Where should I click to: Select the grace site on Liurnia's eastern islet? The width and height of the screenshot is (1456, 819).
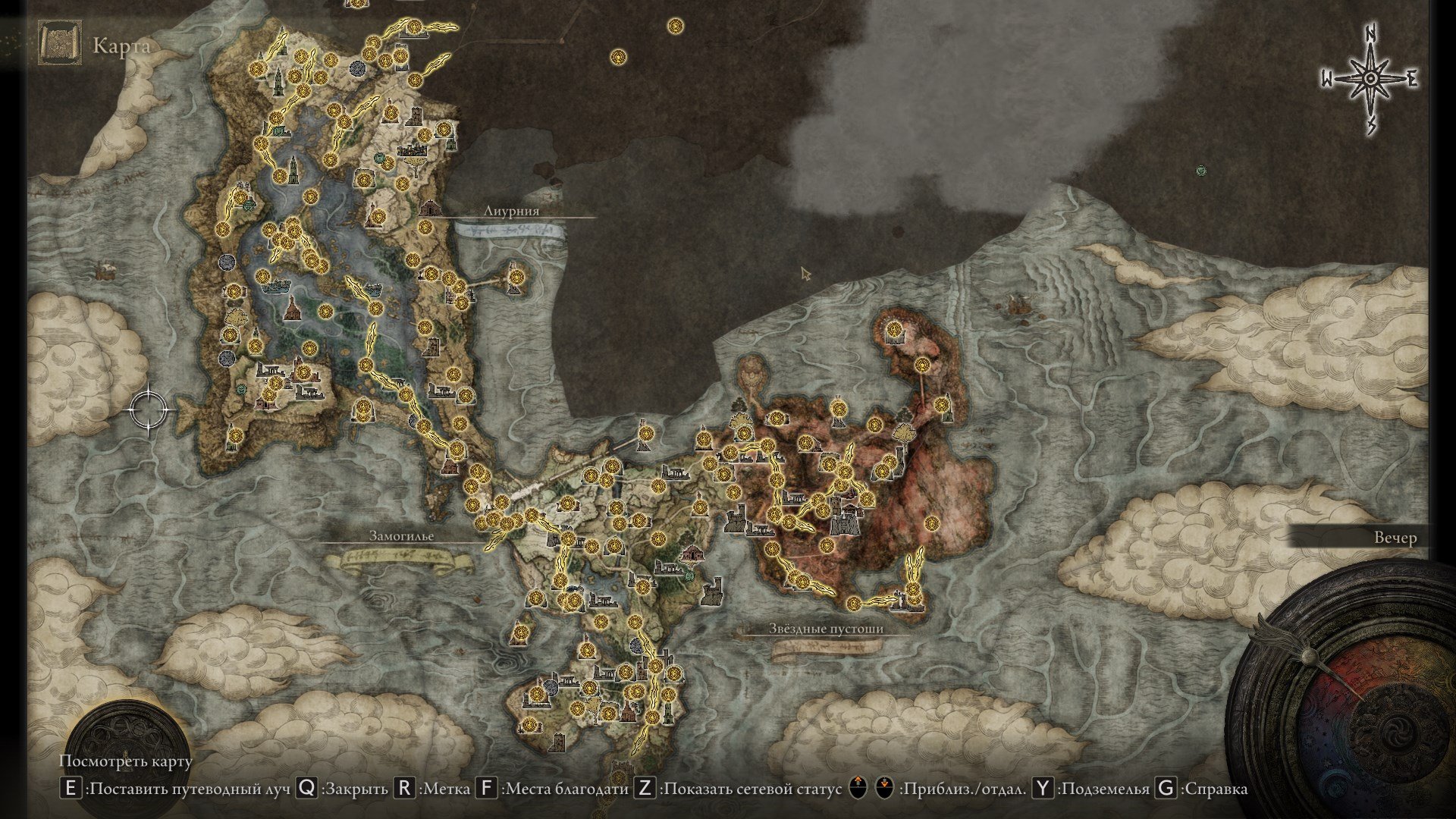[x=516, y=278]
